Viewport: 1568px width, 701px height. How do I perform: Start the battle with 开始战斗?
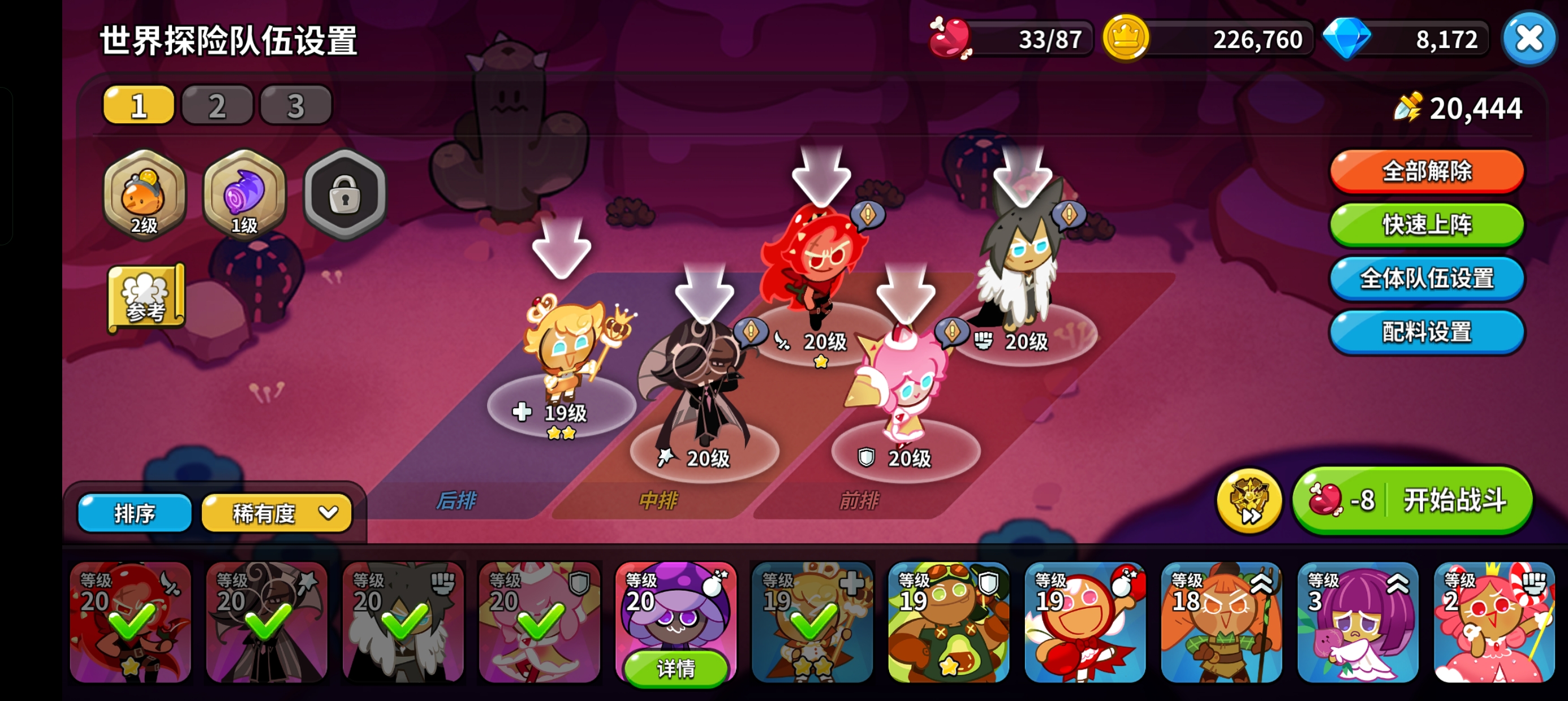click(x=1412, y=501)
